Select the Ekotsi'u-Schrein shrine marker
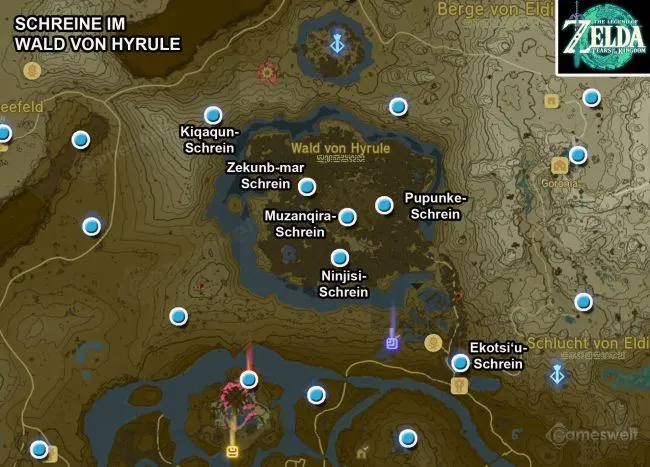Screen dimensions: 650x467 460,363
